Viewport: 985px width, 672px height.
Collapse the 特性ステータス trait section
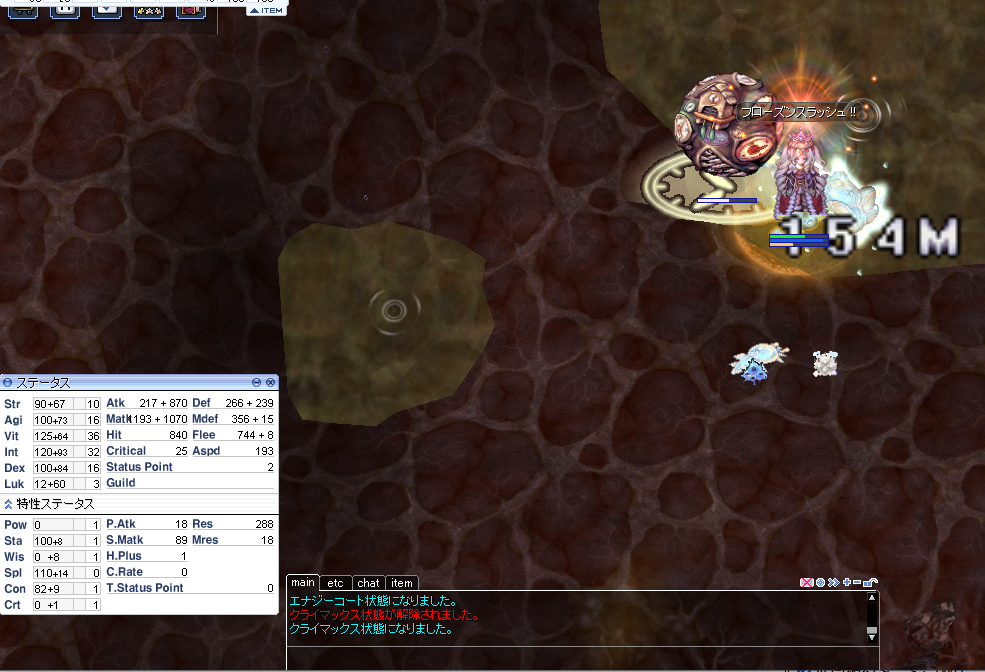click(8, 504)
